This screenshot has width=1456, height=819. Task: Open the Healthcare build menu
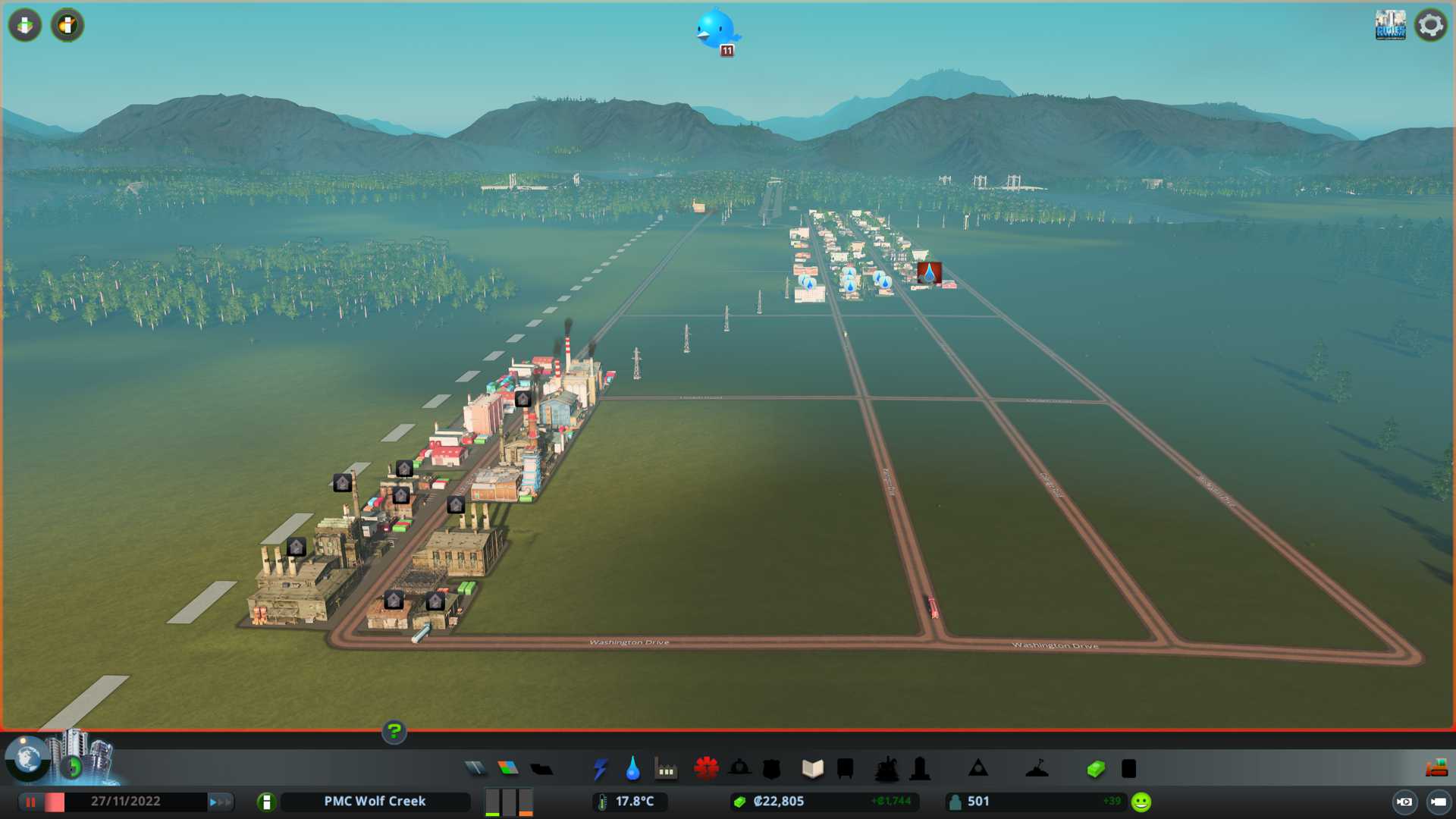click(706, 769)
